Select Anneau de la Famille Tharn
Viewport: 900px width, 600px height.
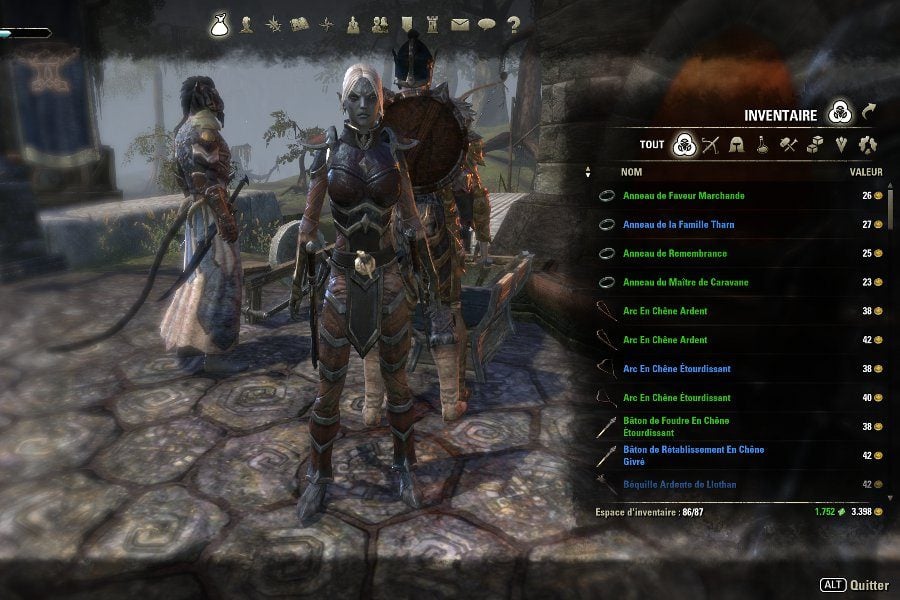pyautogui.click(x=678, y=225)
